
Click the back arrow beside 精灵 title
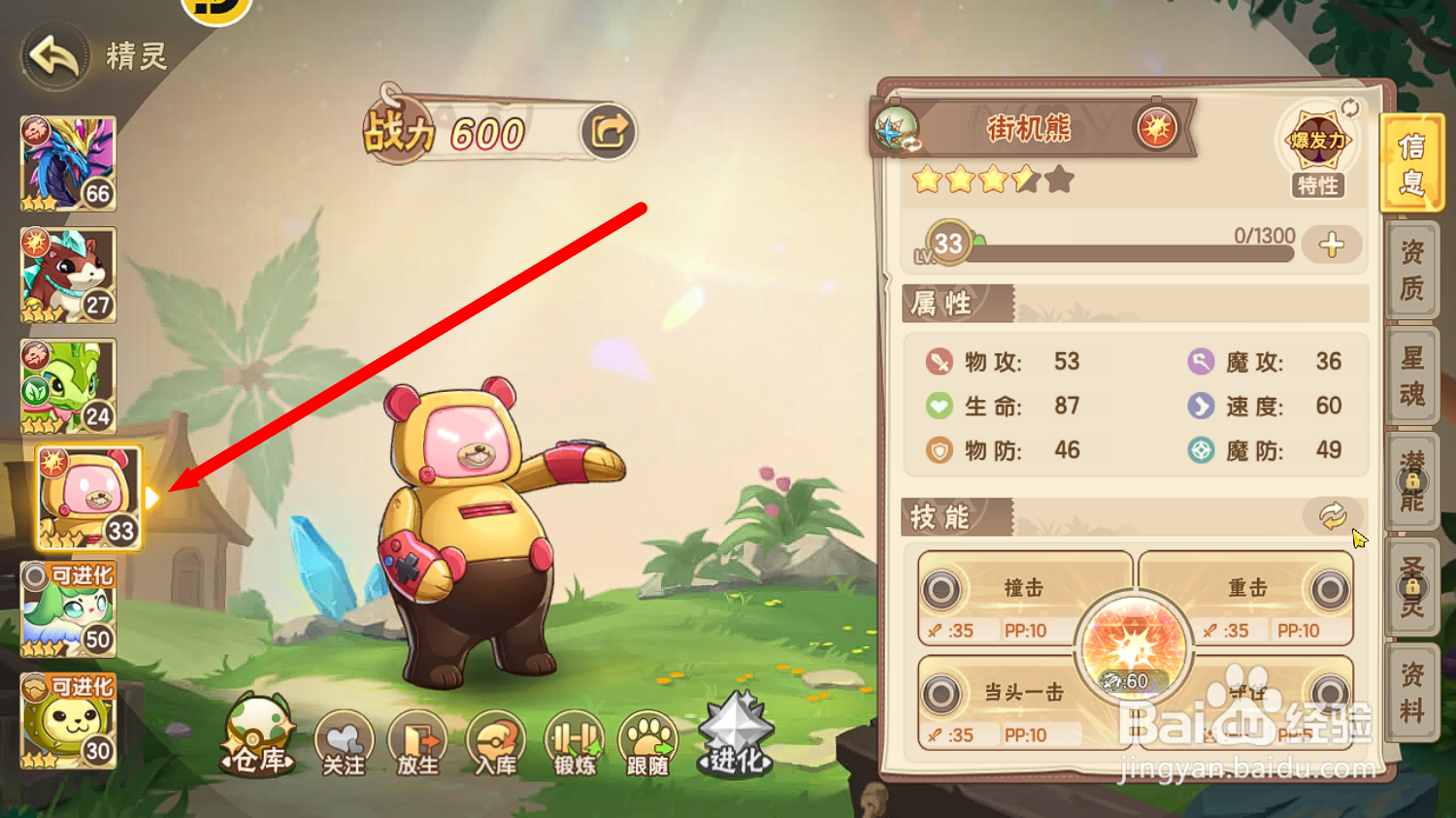[53, 55]
